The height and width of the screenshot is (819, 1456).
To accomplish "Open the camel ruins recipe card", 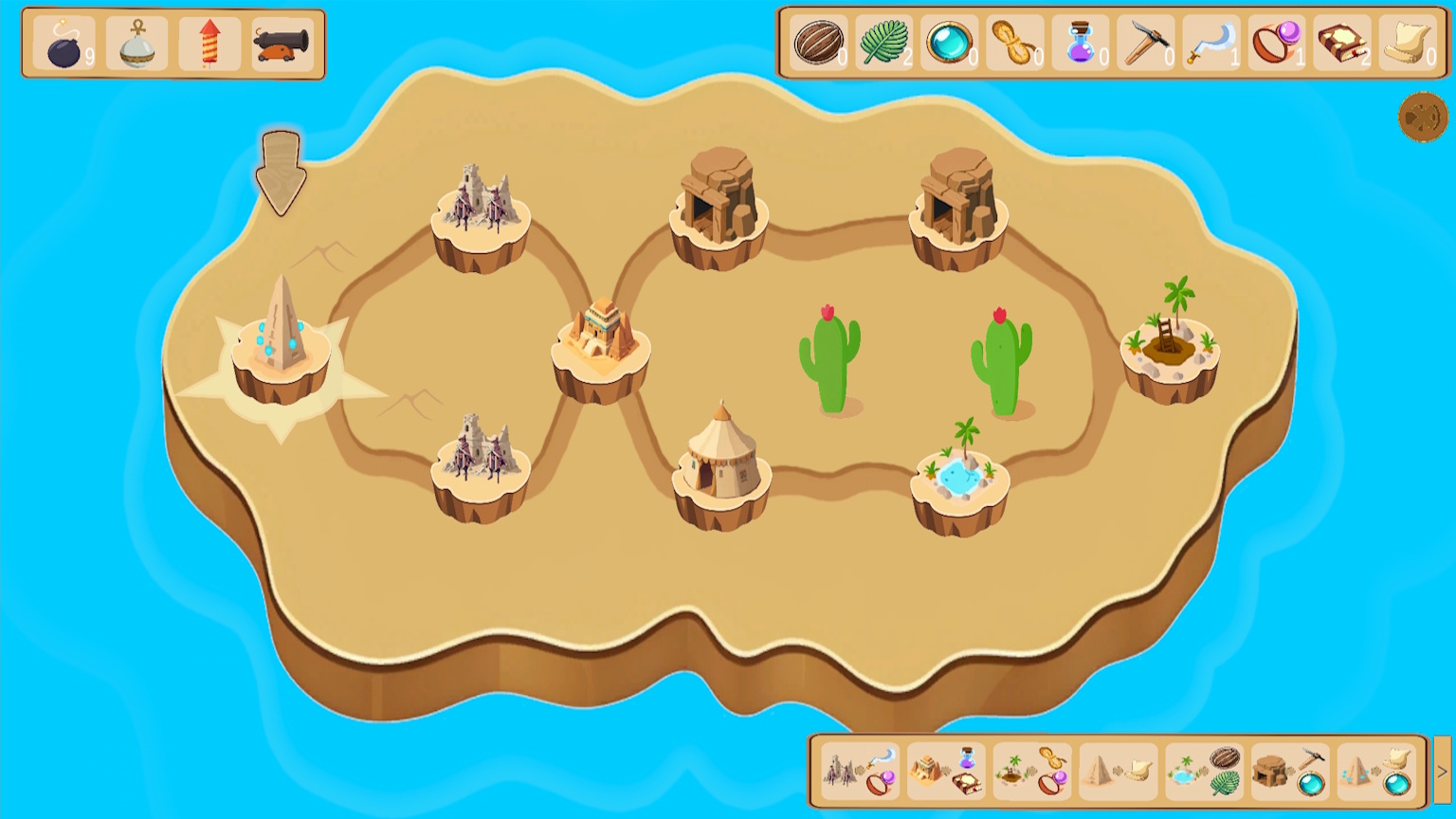I will pyautogui.click(x=858, y=772).
